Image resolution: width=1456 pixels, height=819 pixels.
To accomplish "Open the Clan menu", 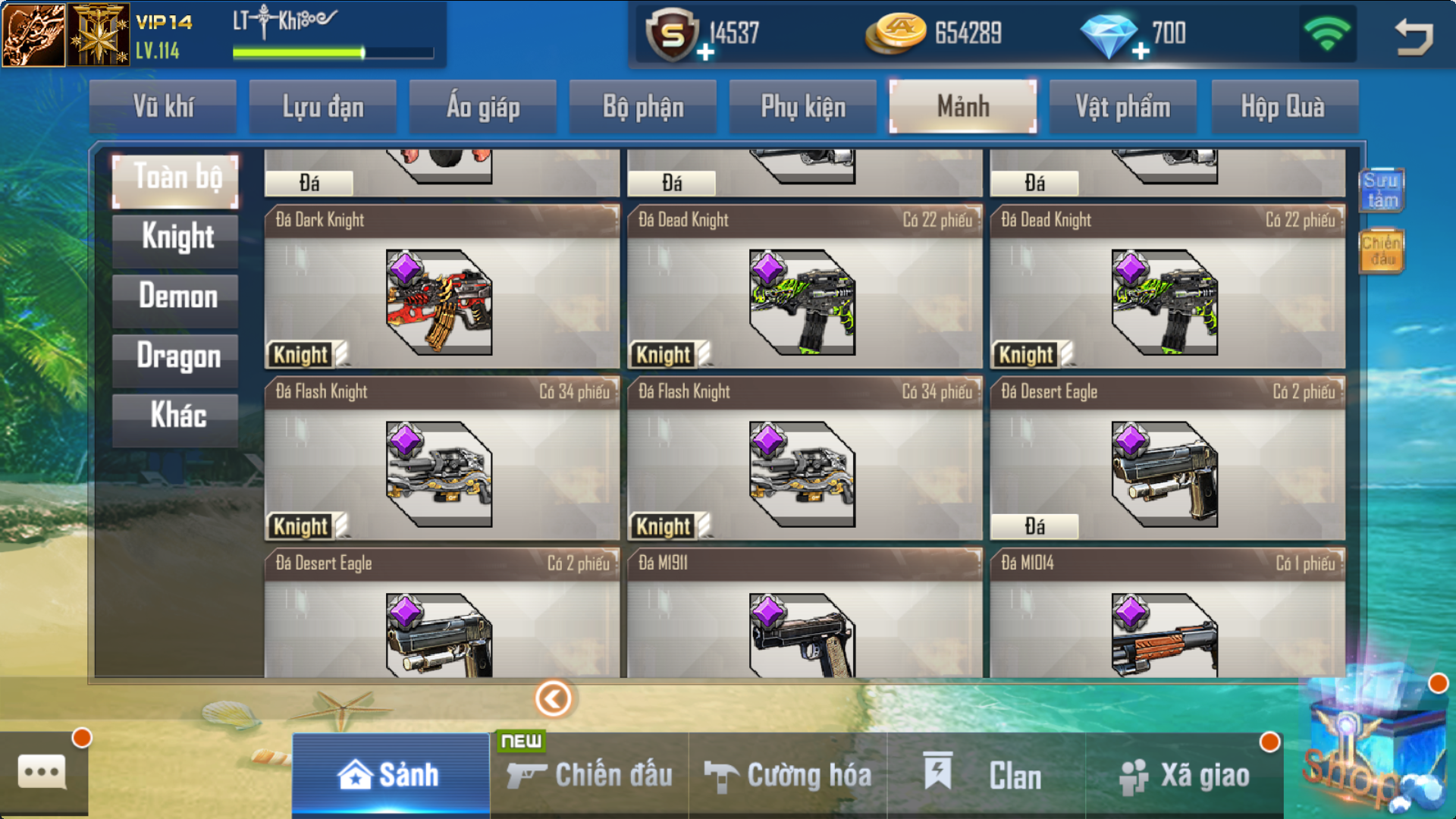I will 986,775.
